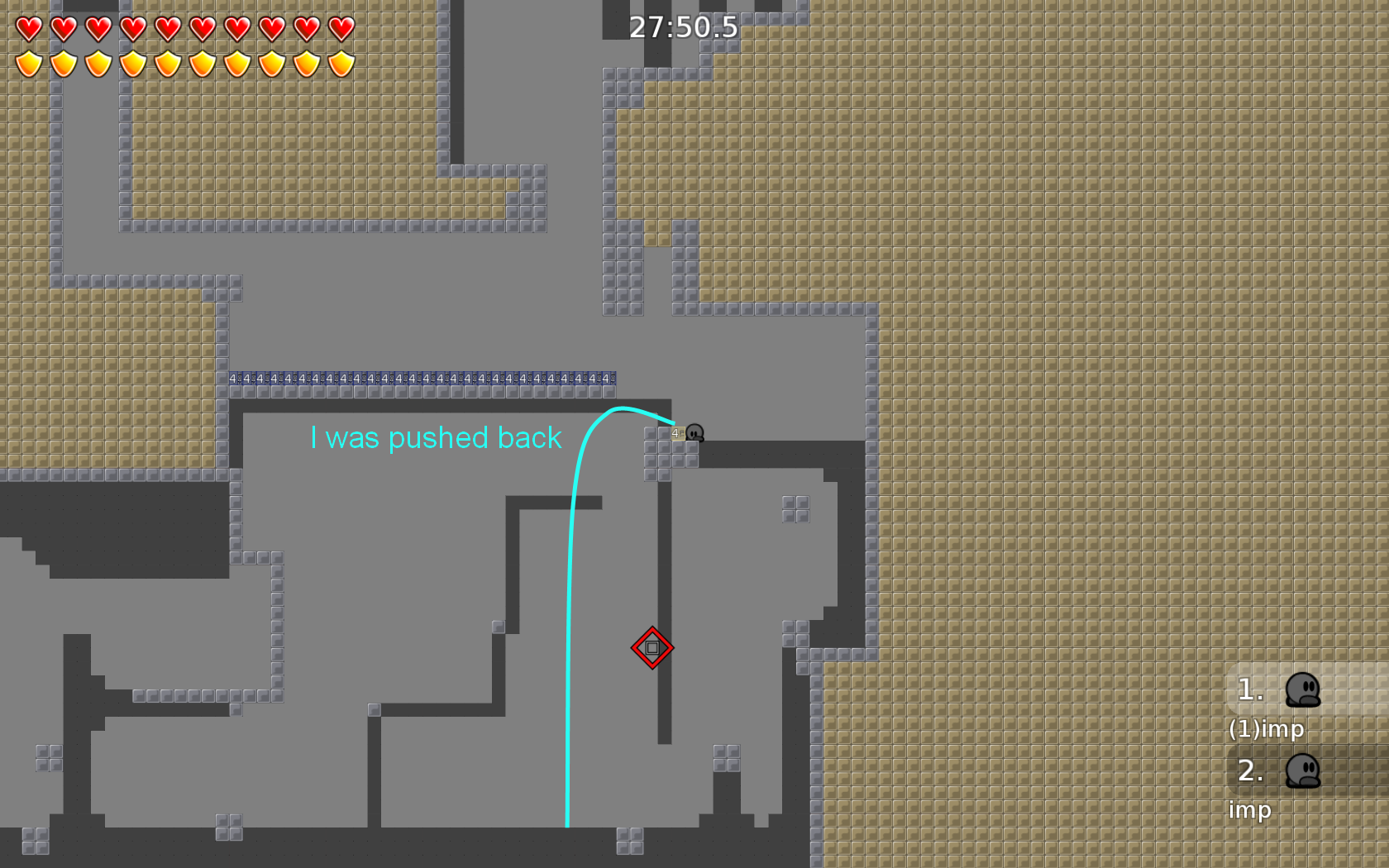Select the first gold shield icon
Screen dimensions: 1389x868
[27, 63]
